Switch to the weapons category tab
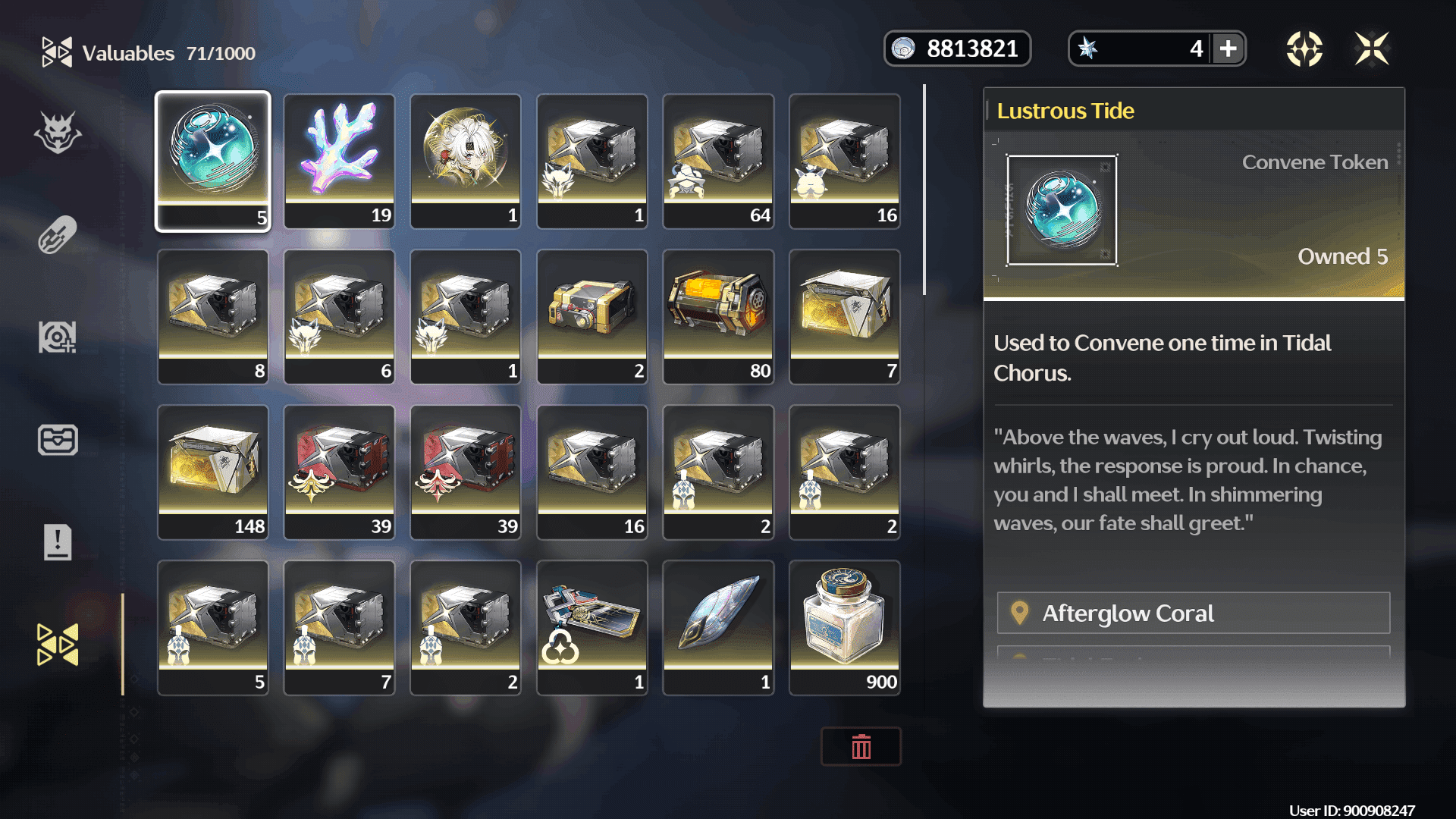 (58, 235)
